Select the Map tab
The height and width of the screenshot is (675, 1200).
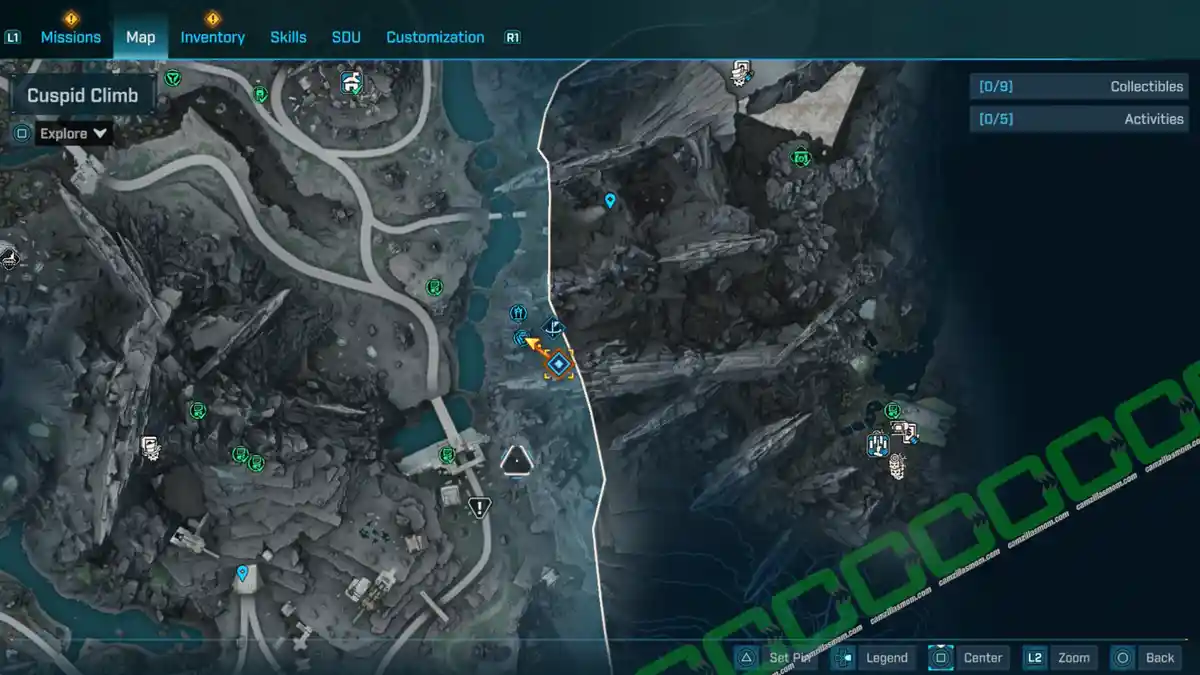pos(140,37)
